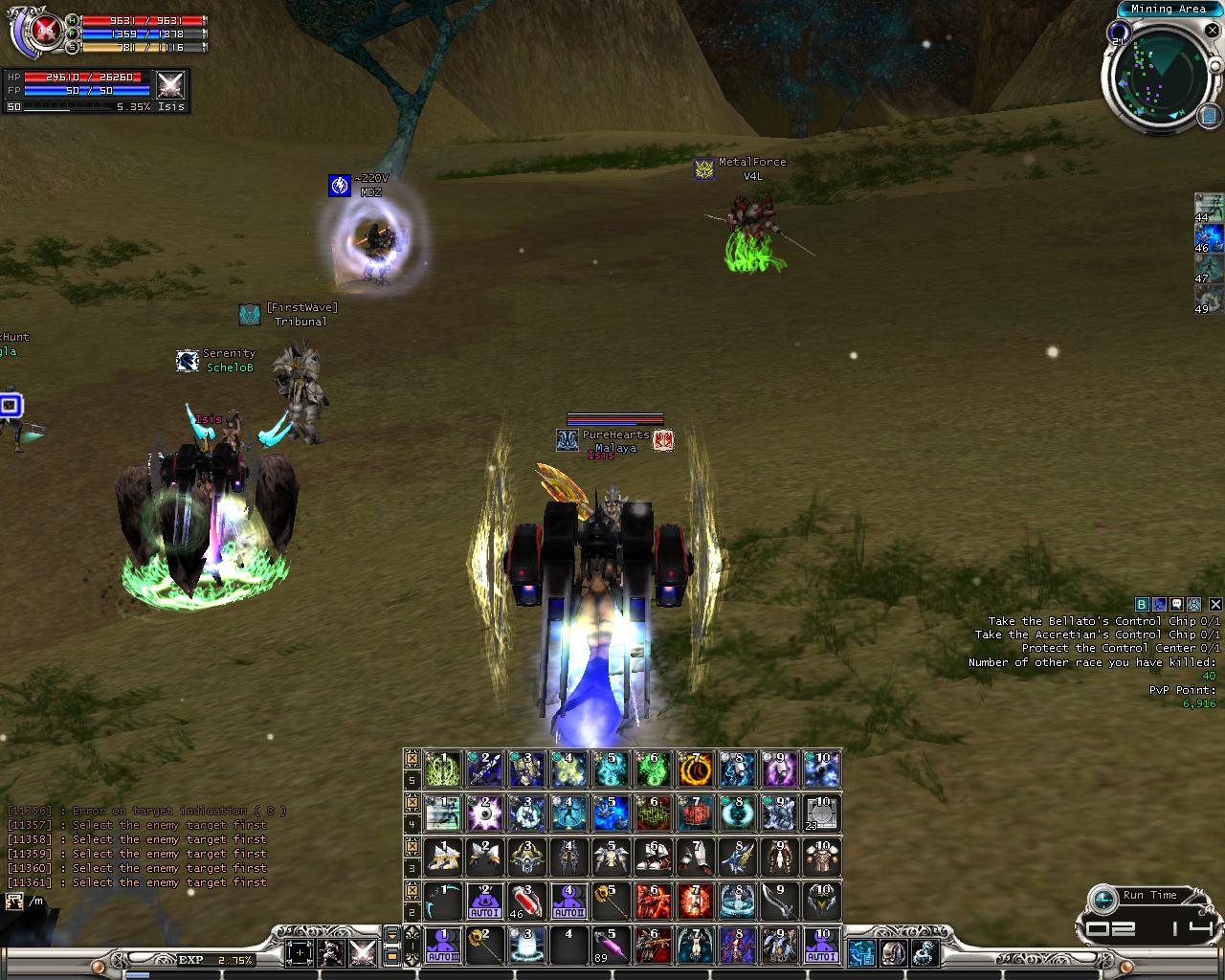
Task: Use the pink potion slot with 89 left
Action: pyautogui.click(x=610, y=946)
